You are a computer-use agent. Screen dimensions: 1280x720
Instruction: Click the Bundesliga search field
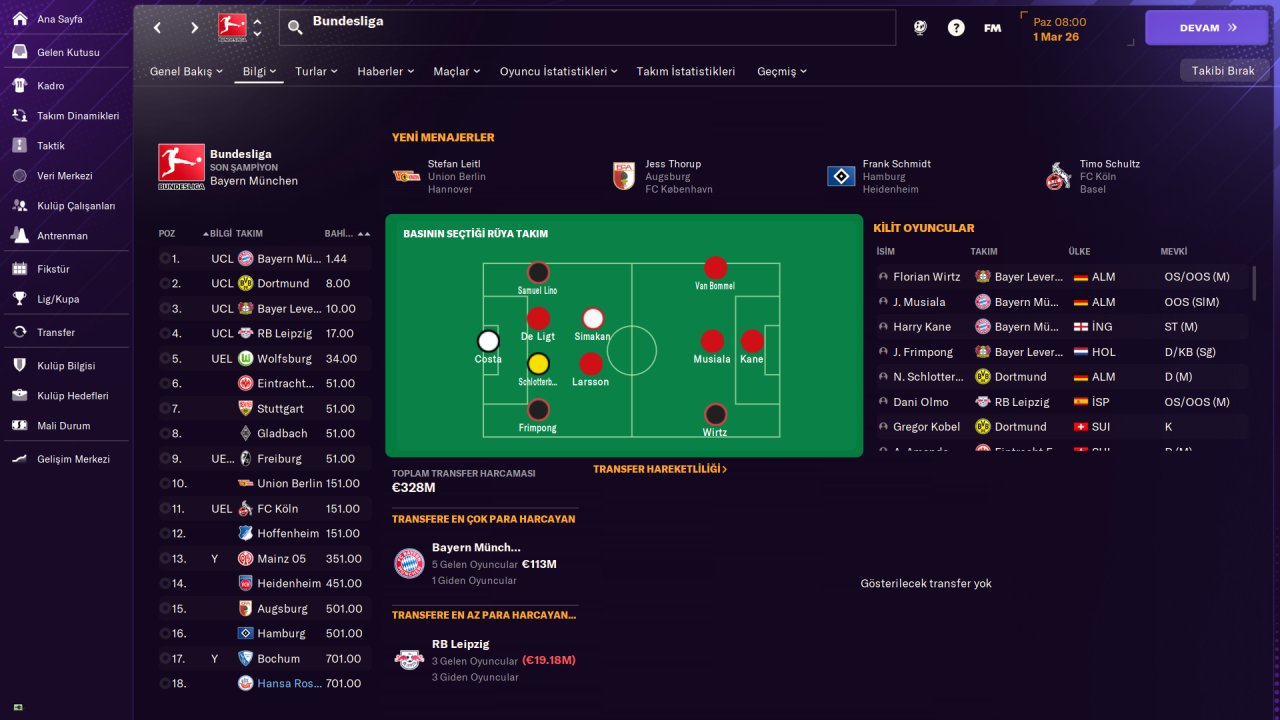(600, 27)
